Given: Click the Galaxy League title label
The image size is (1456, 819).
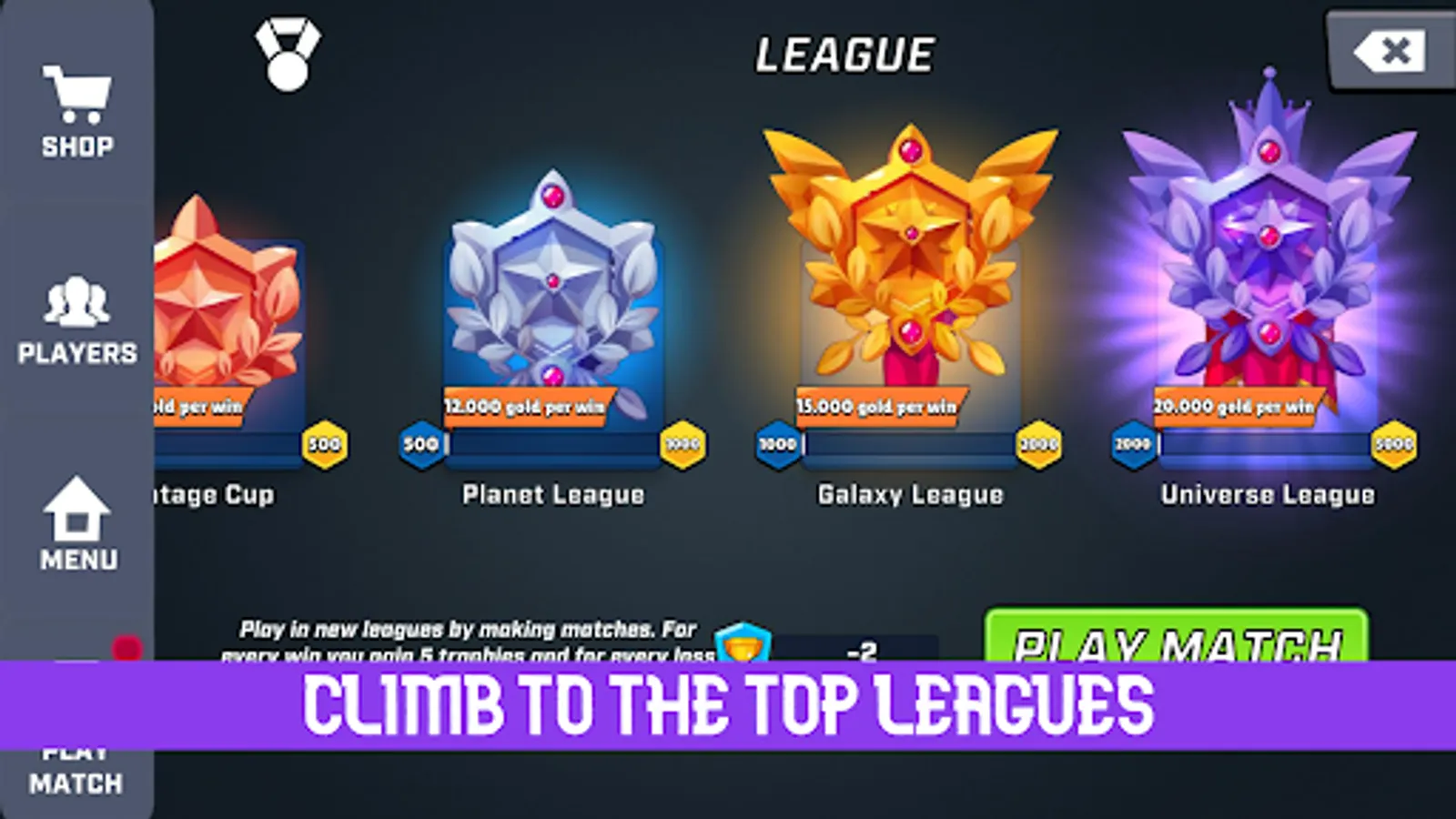Looking at the screenshot, I should coord(909,494).
